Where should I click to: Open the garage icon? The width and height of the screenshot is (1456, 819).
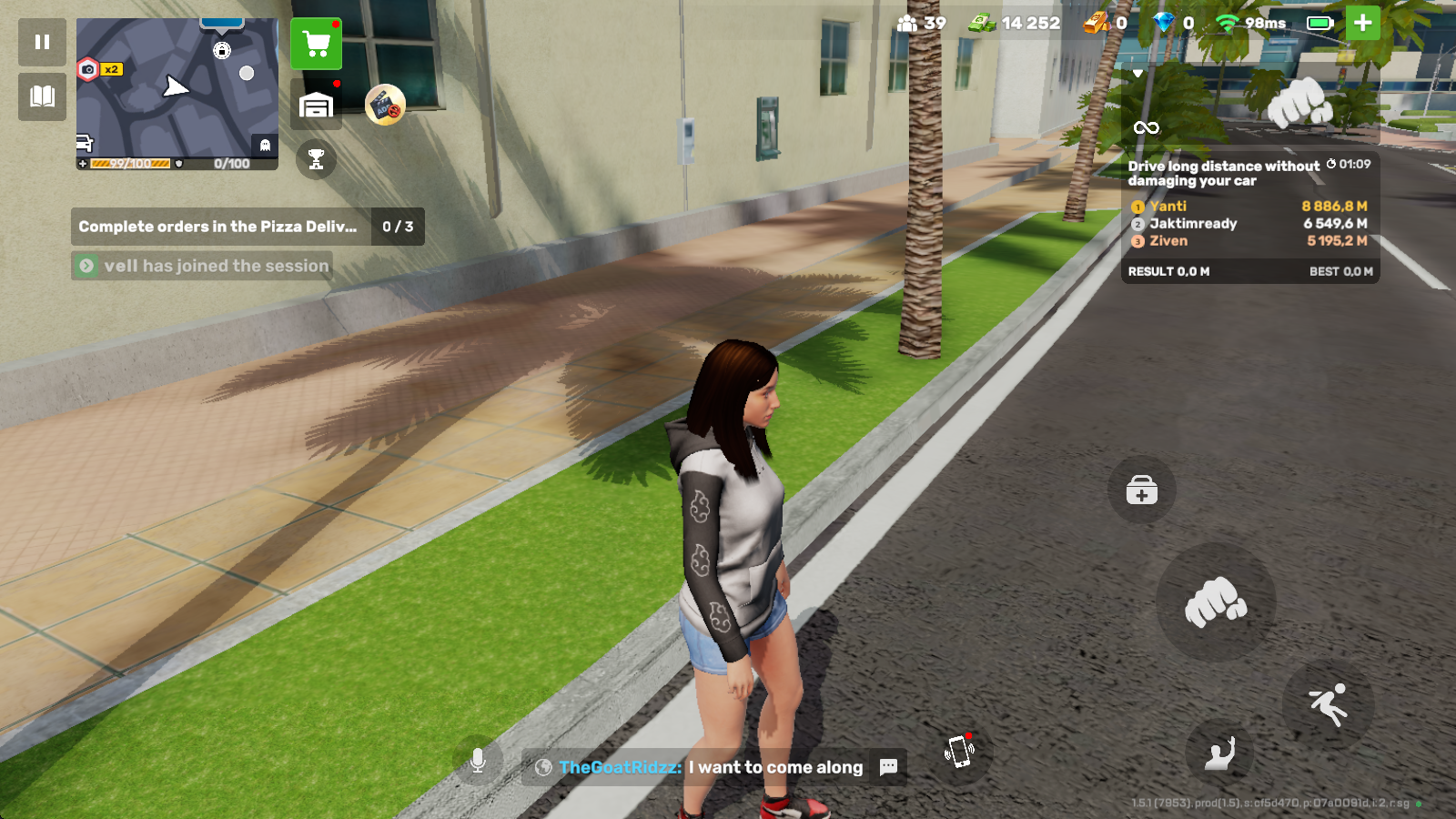click(x=316, y=105)
